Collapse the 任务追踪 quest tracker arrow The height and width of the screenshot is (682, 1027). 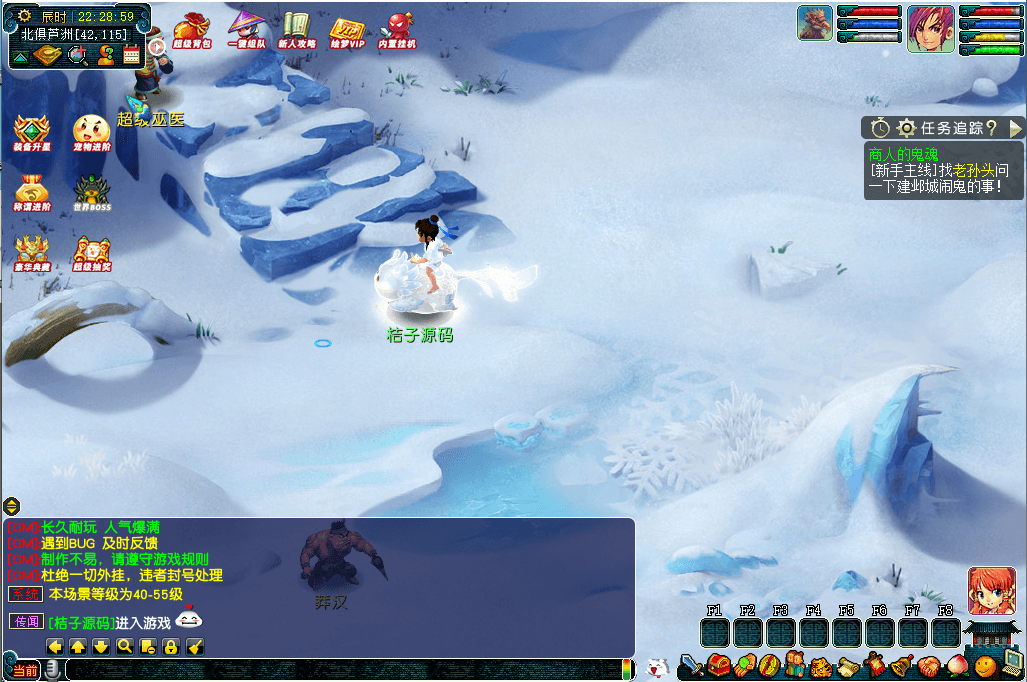[x=1015, y=128]
